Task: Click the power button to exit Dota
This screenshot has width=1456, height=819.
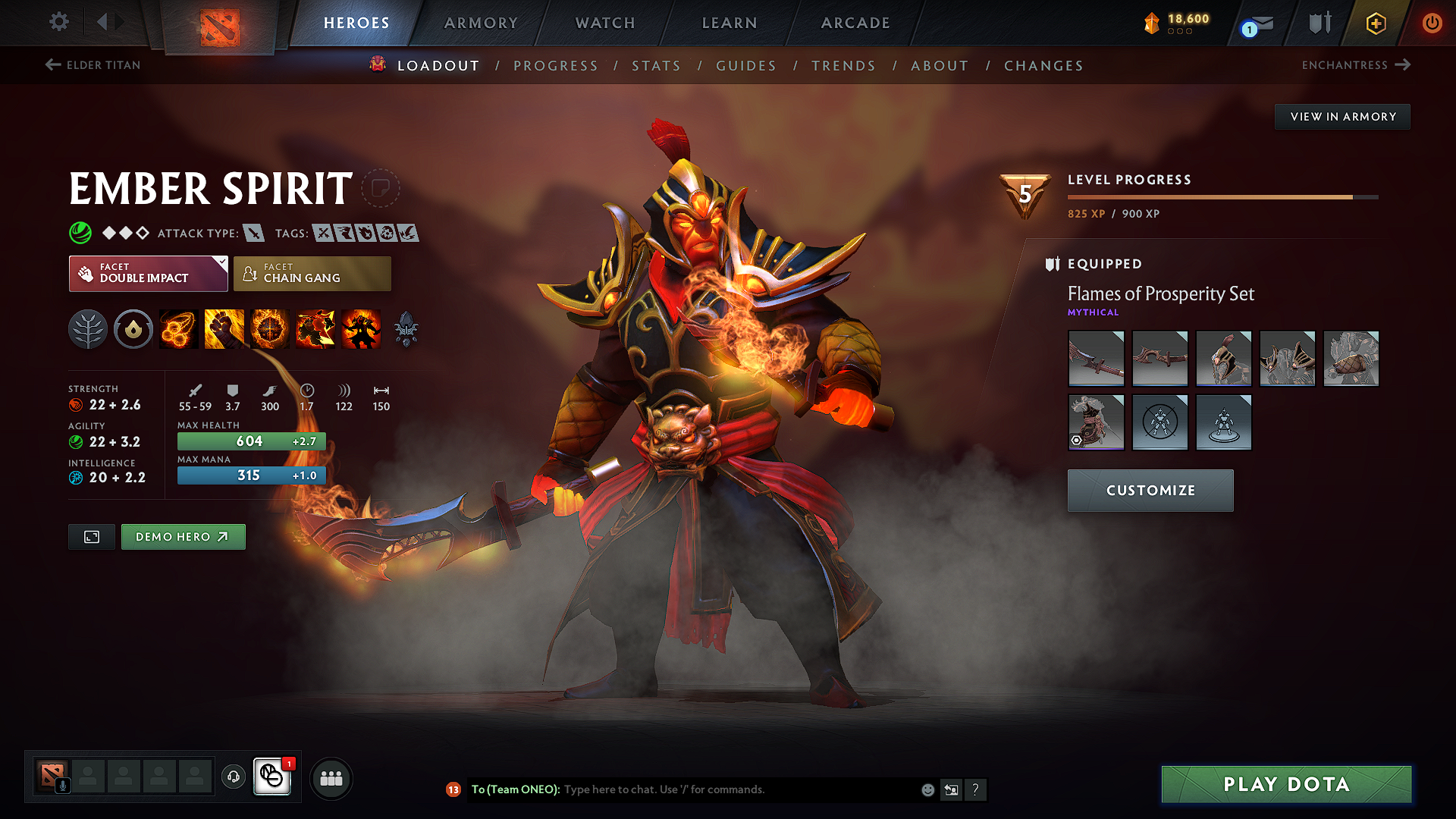Action: [x=1433, y=23]
